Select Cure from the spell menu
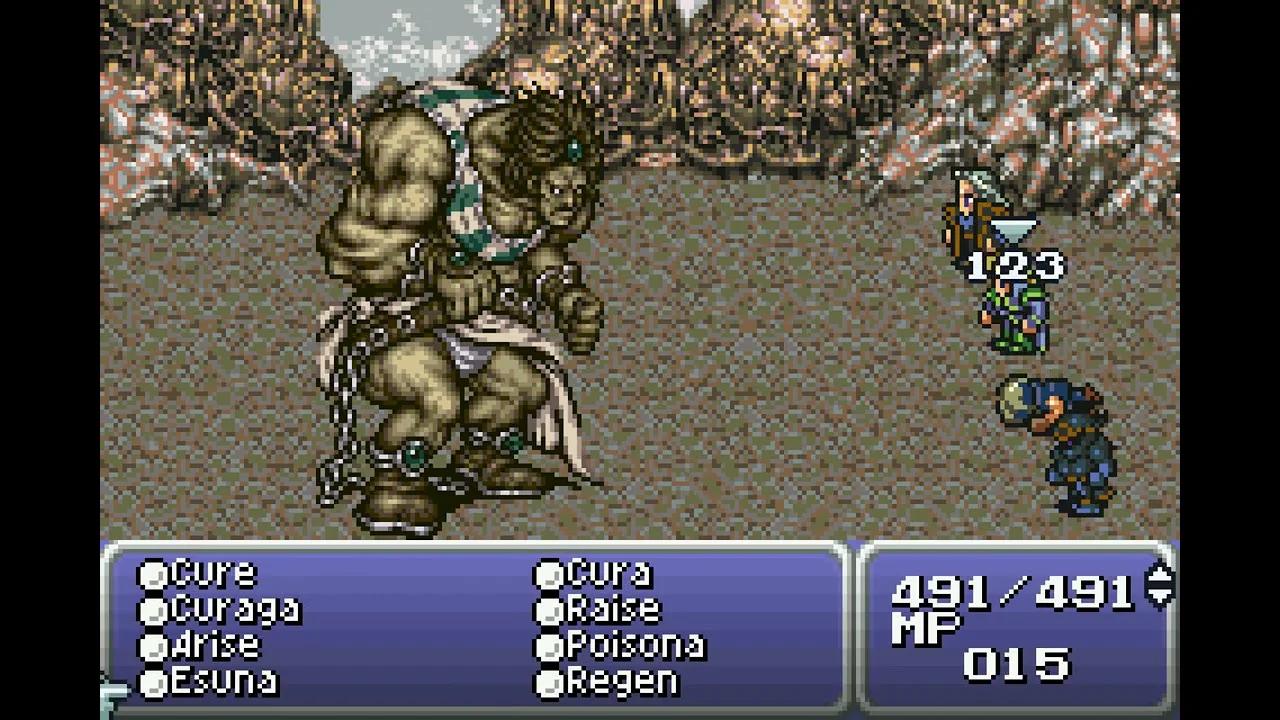Viewport: 1280px width, 720px height. point(212,572)
